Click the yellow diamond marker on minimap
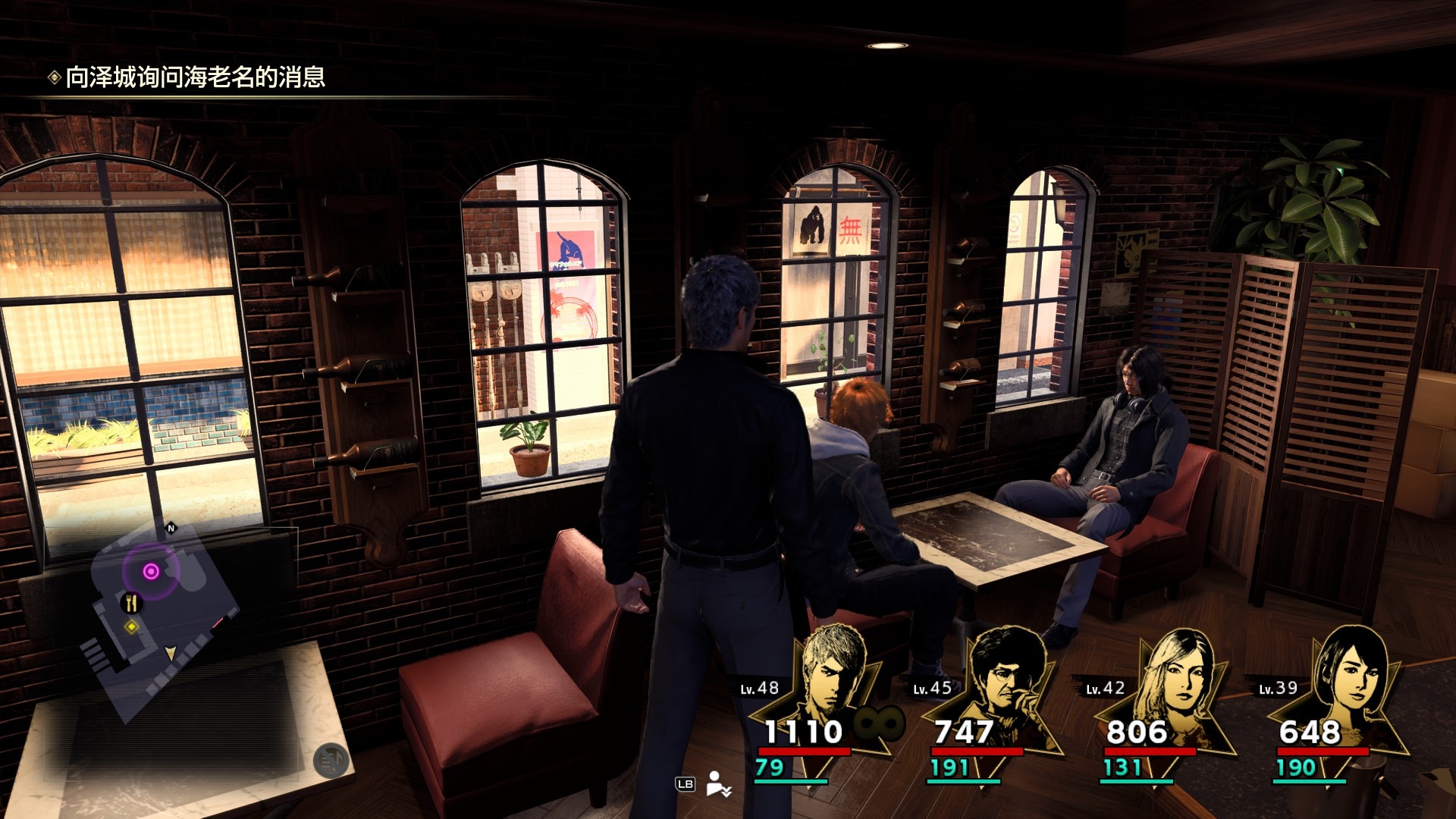This screenshot has height=819, width=1456. [132, 627]
